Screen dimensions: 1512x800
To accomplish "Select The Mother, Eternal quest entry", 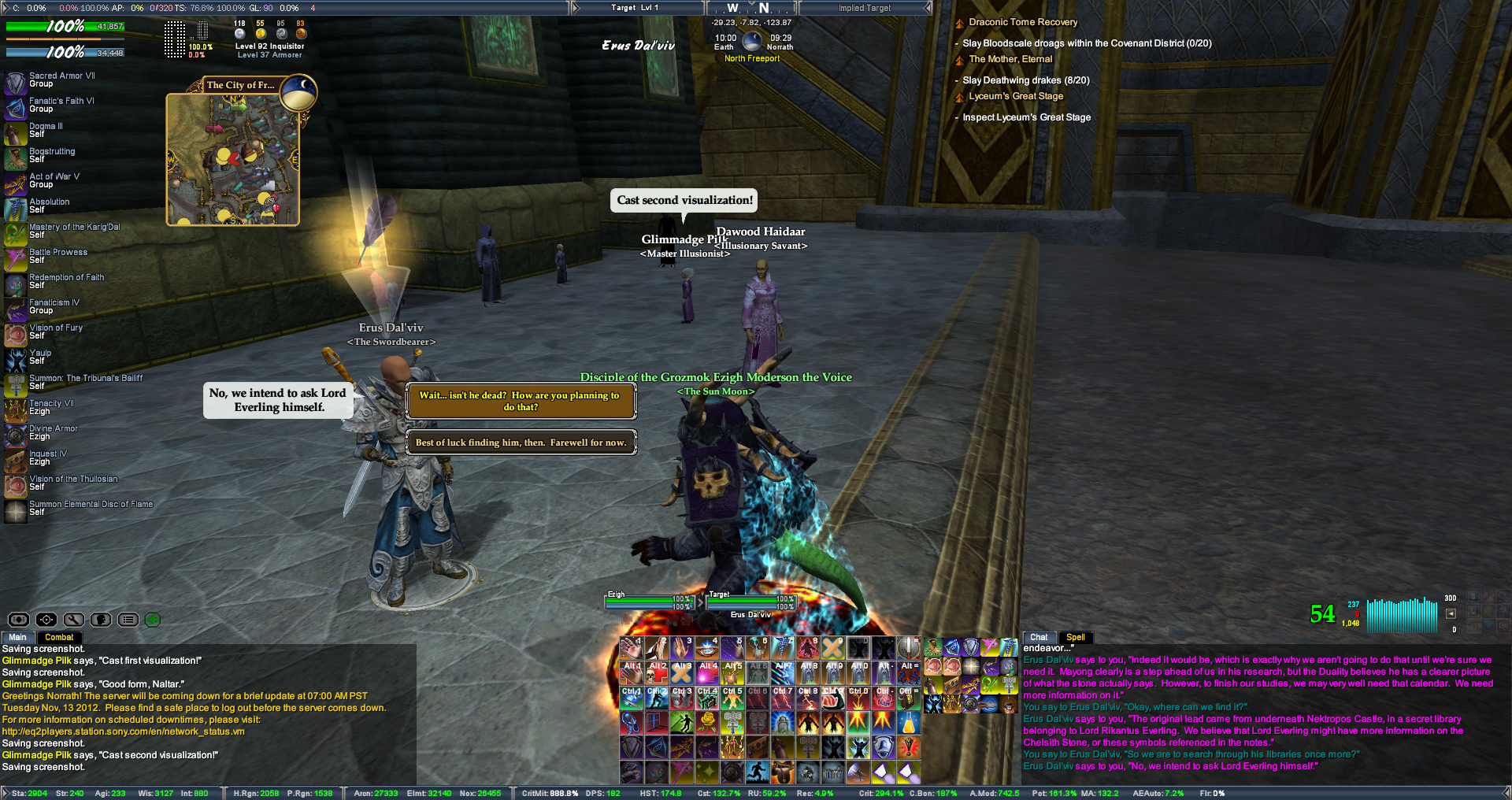I will 1010,59.
